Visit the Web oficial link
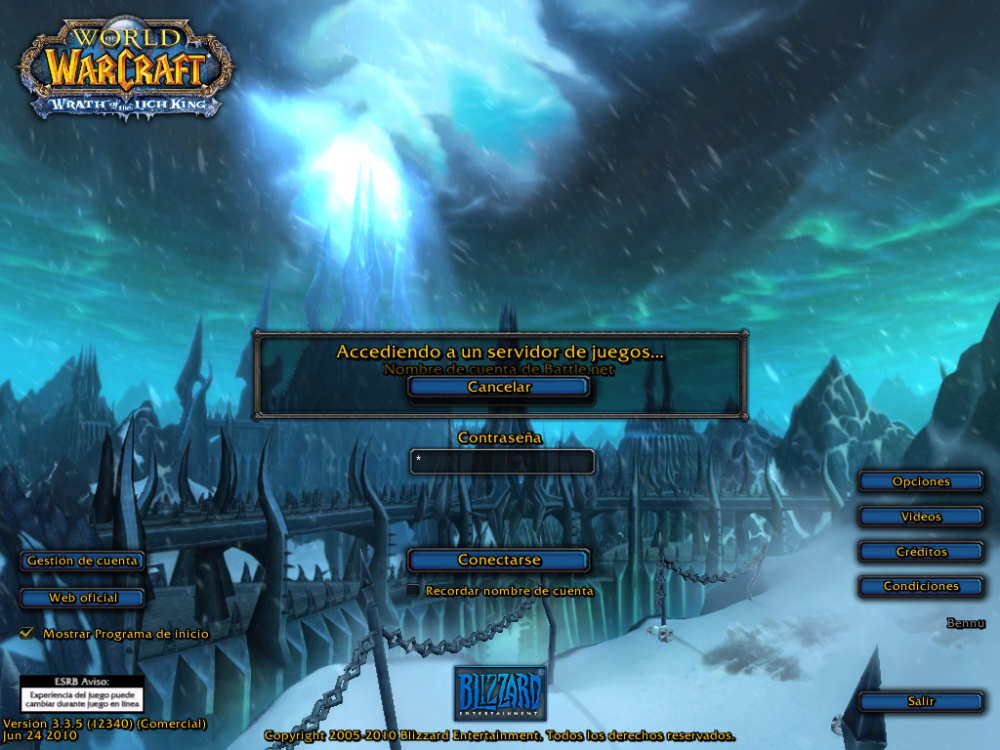Image resolution: width=1000 pixels, height=750 pixels. click(x=83, y=598)
